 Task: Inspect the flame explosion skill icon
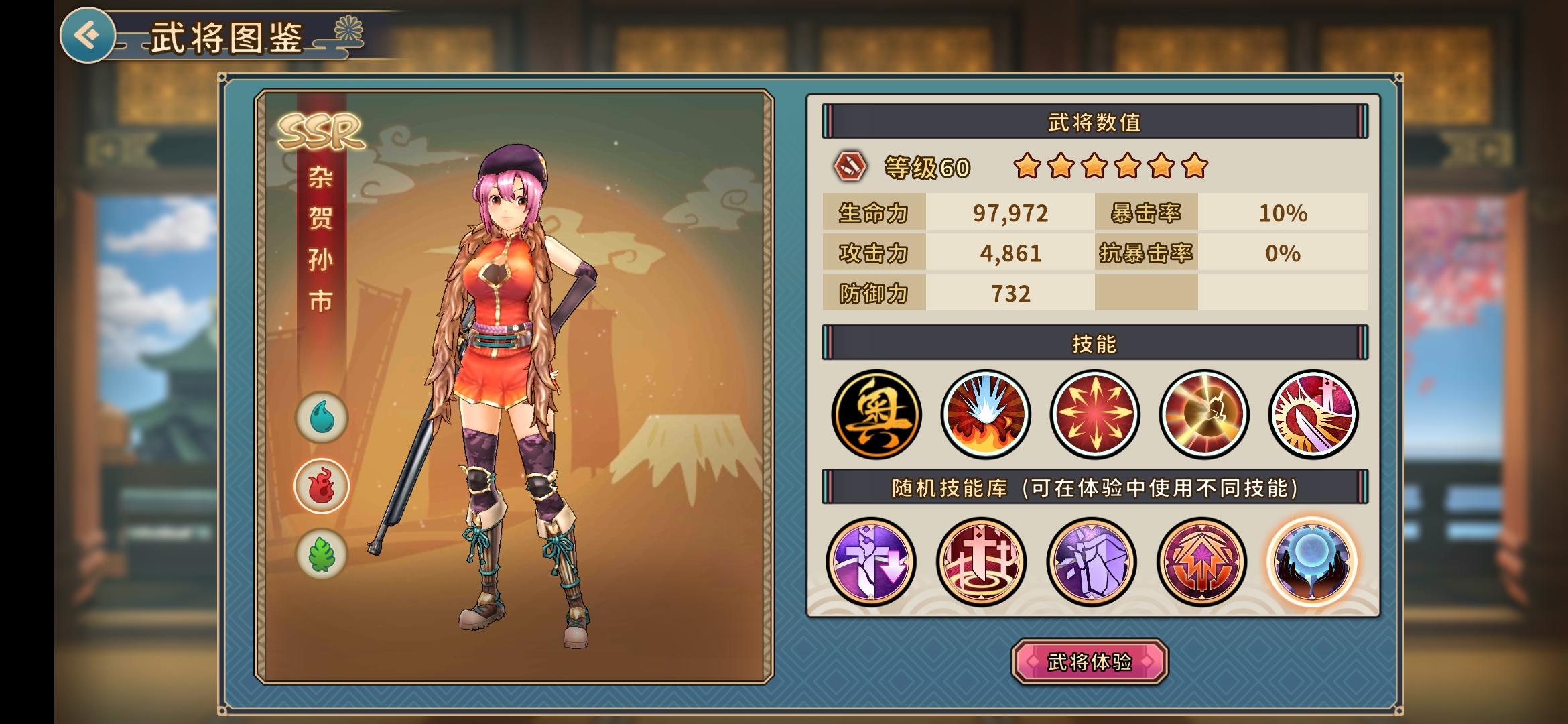(x=985, y=414)
